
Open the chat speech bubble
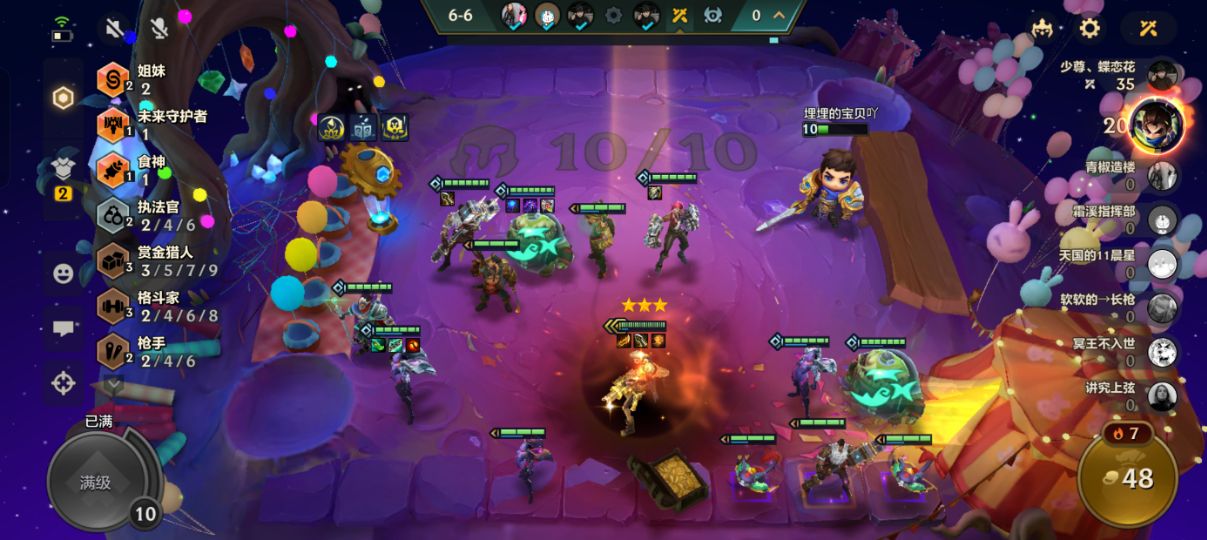tap(63, 327)
